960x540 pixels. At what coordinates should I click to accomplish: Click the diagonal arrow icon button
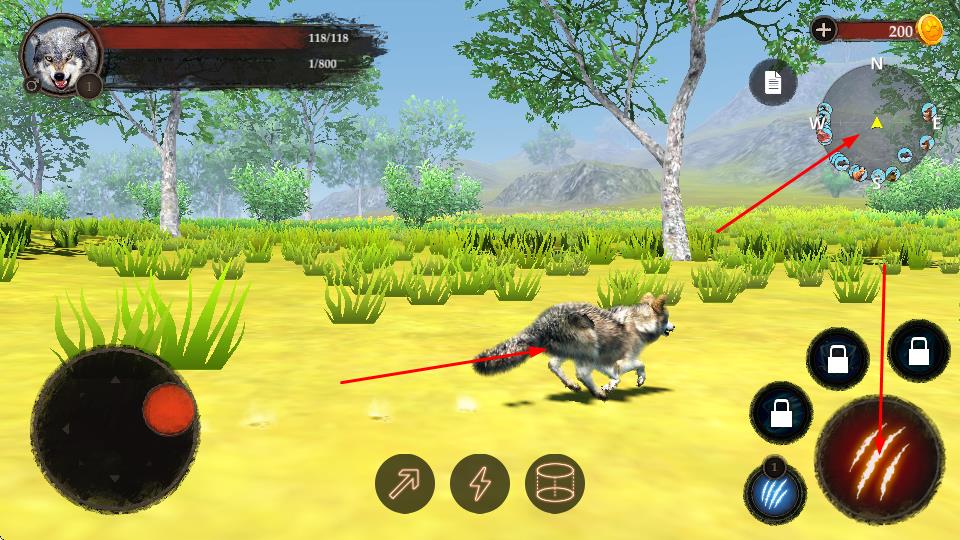(x=405, y=484)
